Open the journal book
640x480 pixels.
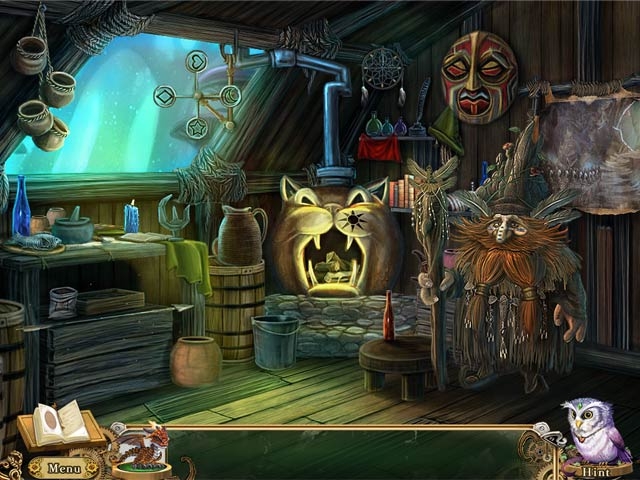[x=61, y=424]
